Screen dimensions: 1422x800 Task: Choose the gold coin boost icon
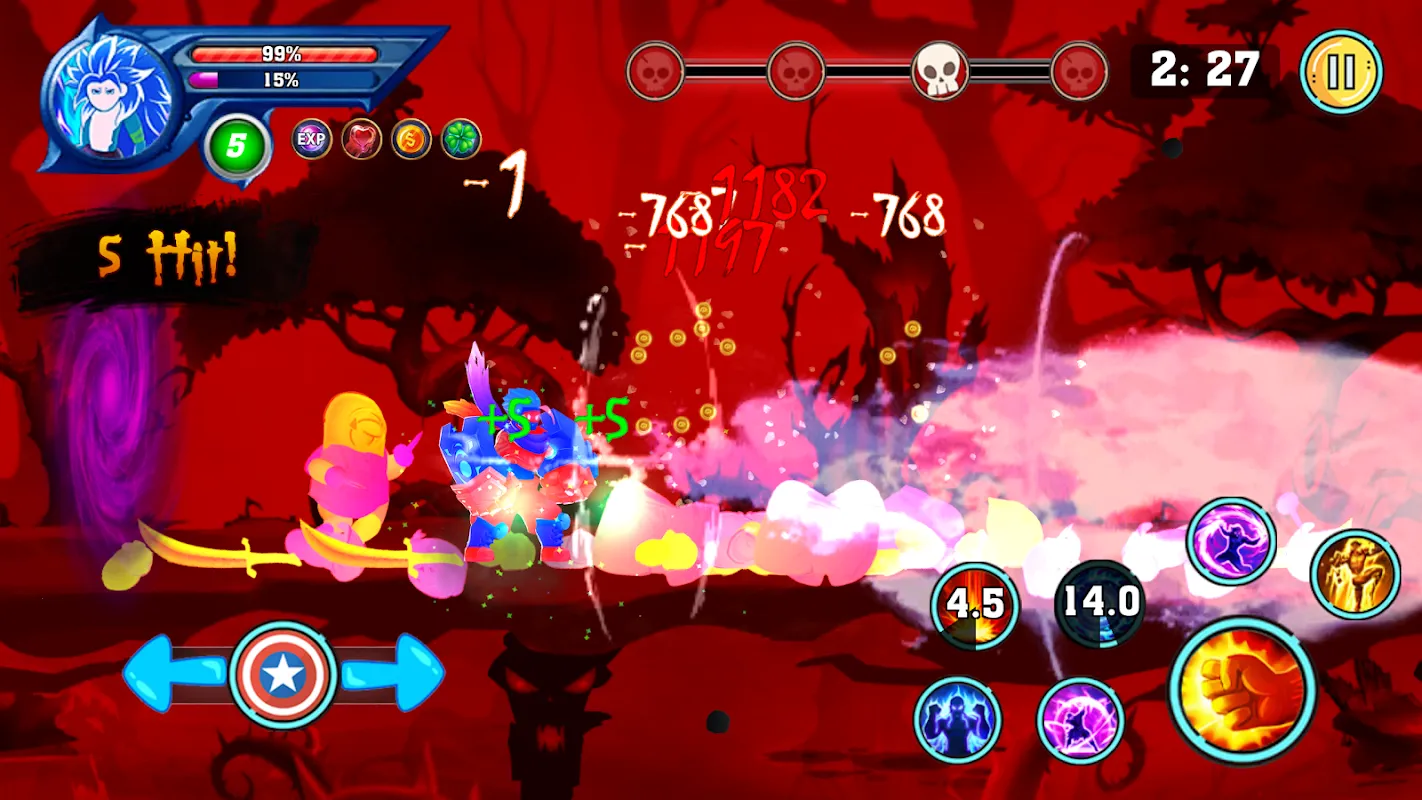[411, 139]
